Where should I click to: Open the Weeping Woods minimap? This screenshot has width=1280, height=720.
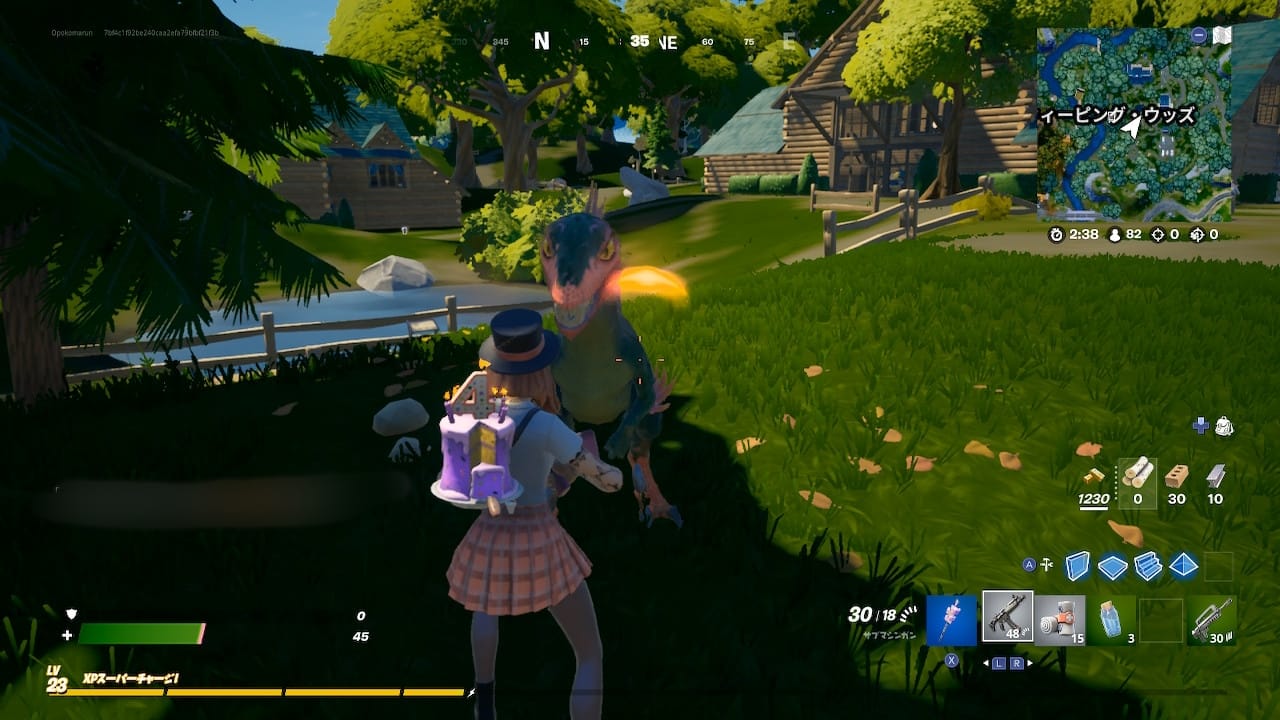point(1134,124)
